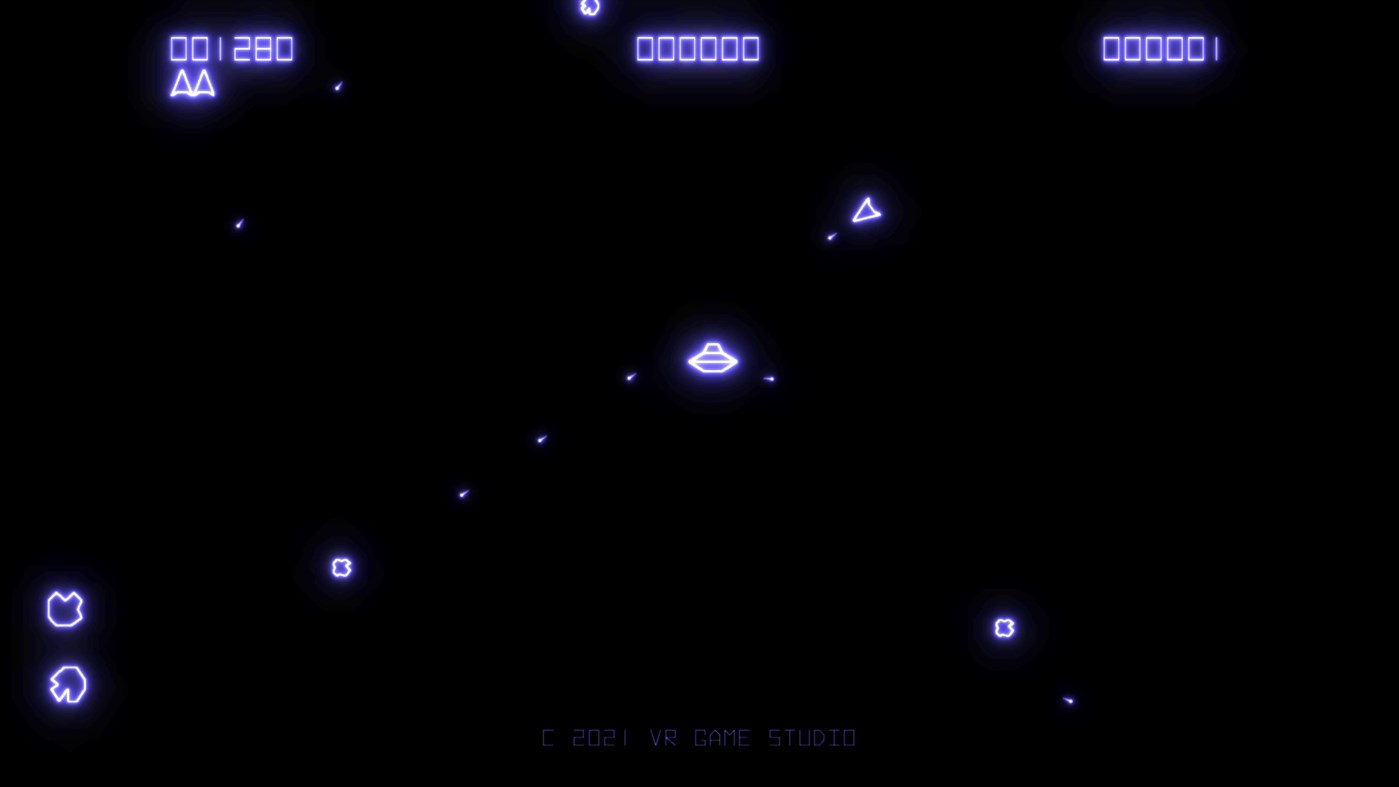Click the bullet right of the UFO

768,378
